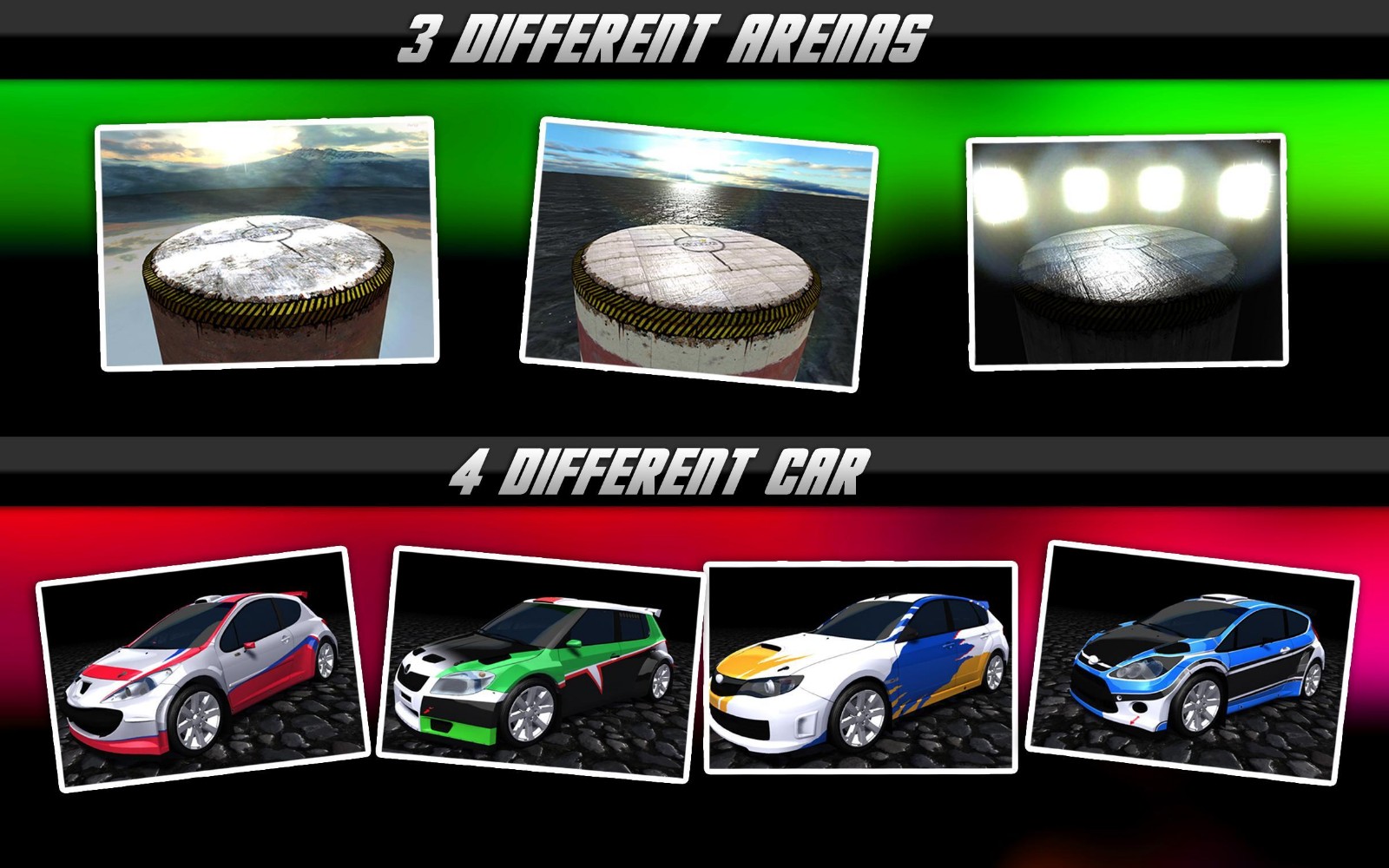Screen dimensions: 1389x868
Task: Select the snowy mountain arena thumbnail
Action: point(267,243)
